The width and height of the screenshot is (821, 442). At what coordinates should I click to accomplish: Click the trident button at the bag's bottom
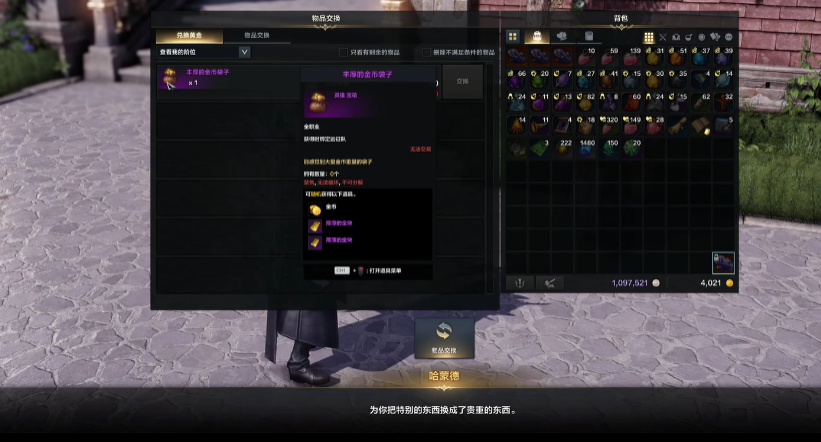[x=520, y=283]
